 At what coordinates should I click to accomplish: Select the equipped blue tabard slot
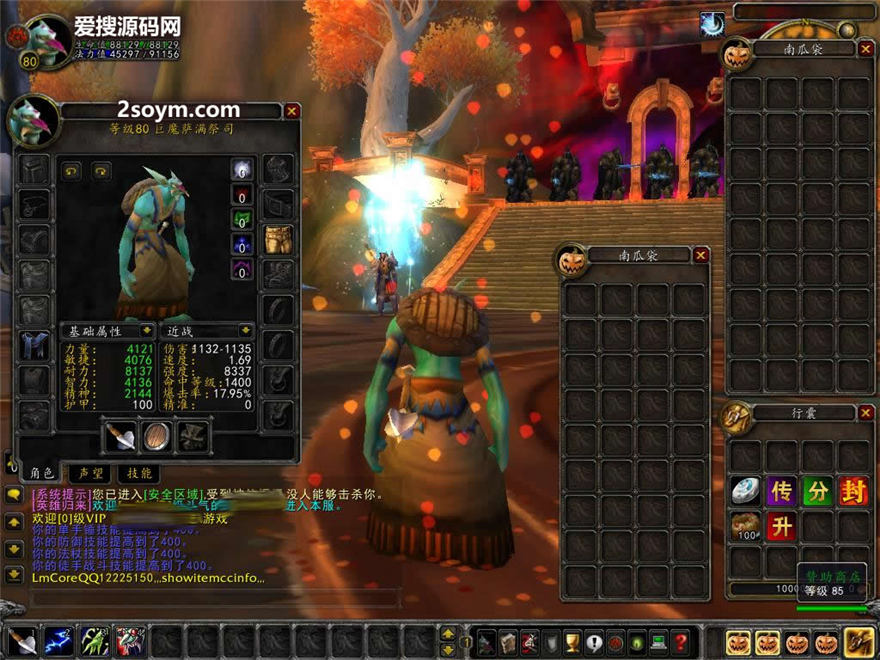pos(34,345)
